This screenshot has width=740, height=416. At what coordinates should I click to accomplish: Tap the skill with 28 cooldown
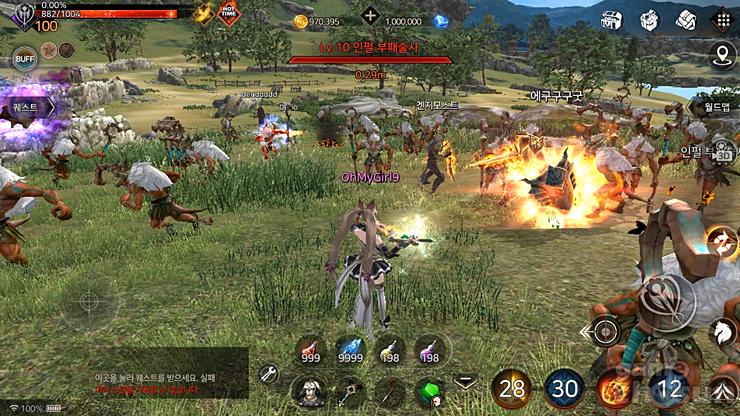(511, 388)
